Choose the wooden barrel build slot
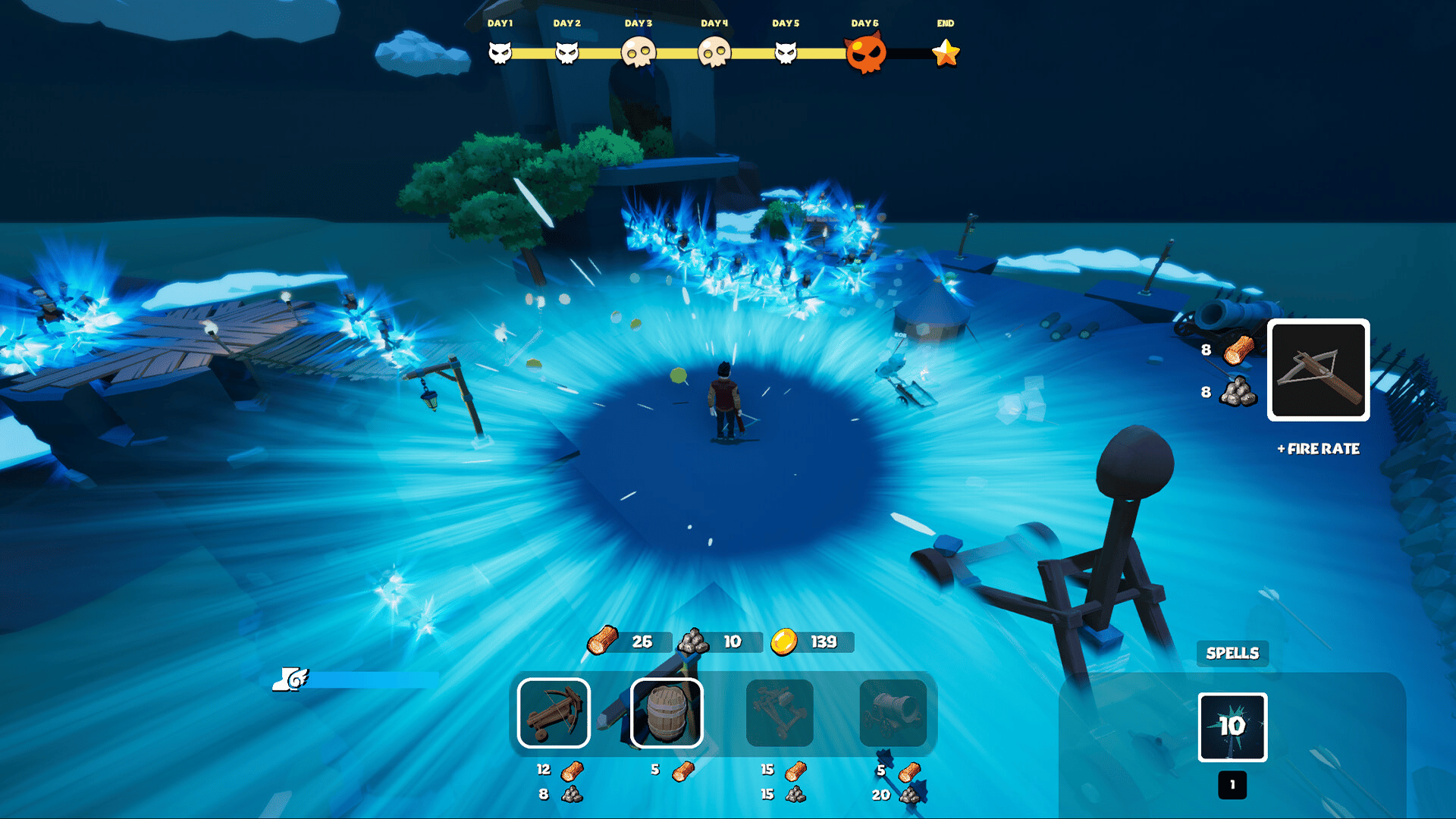Image resolution: width=1456 pixels, height=819 pixels. click(667, 713)
